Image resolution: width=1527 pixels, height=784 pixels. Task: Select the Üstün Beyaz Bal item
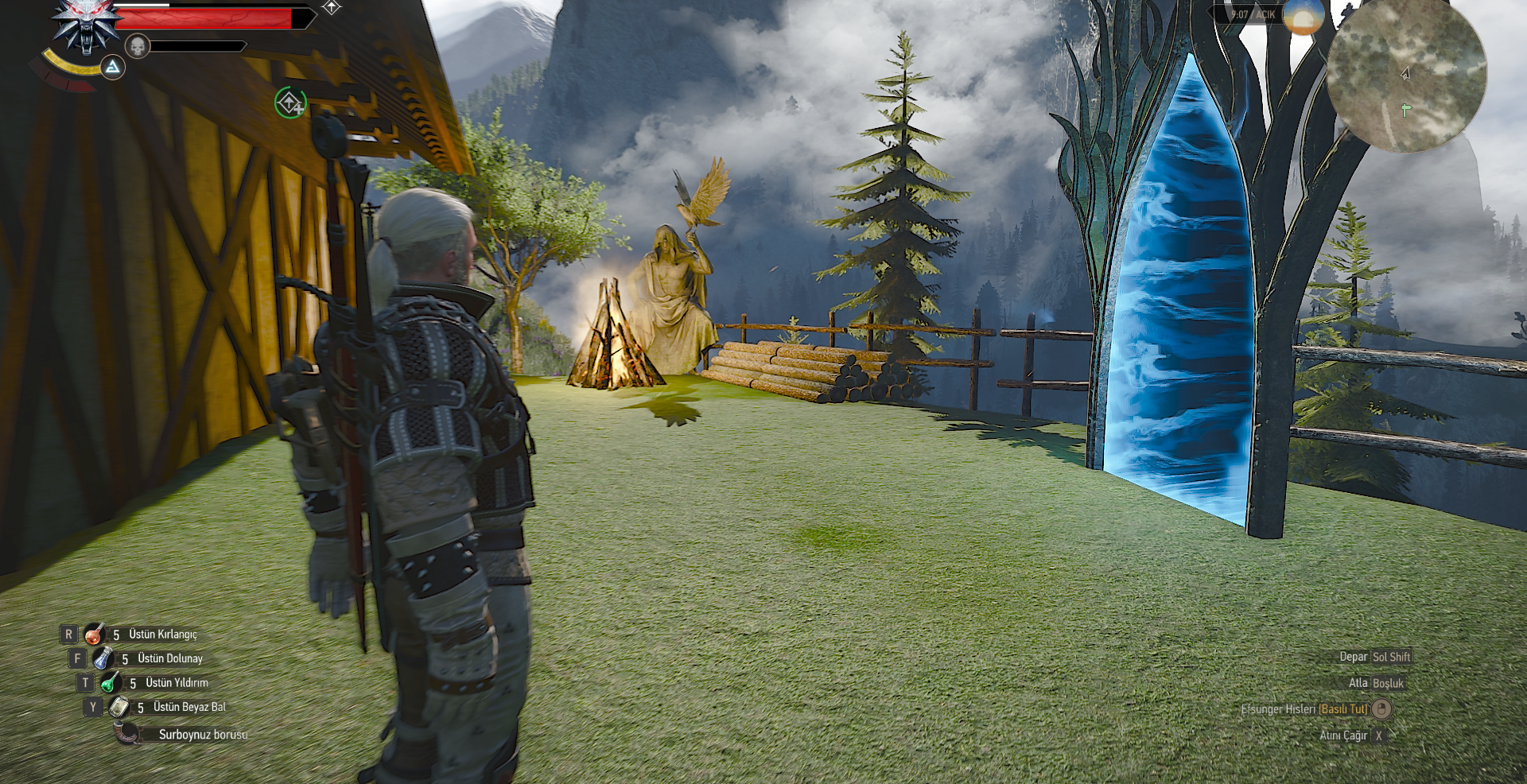119,707
